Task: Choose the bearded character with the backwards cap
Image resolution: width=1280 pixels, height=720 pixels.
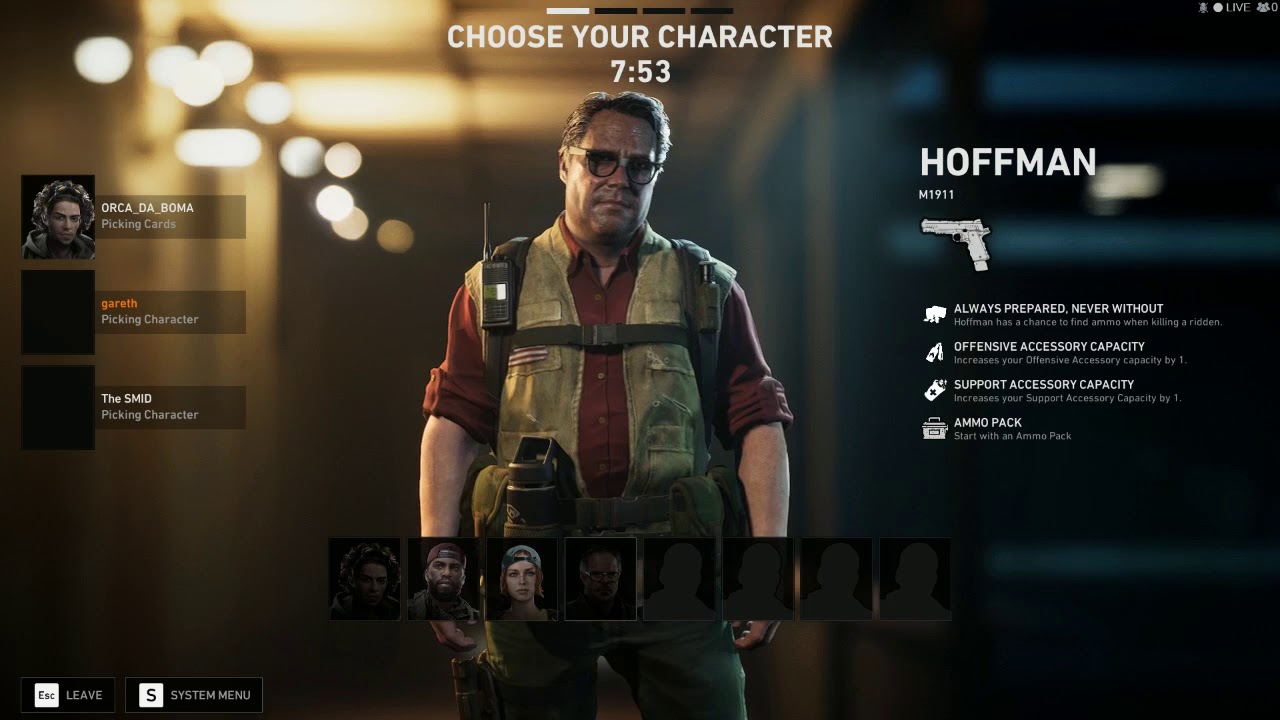Action: (x=443, y=579)
